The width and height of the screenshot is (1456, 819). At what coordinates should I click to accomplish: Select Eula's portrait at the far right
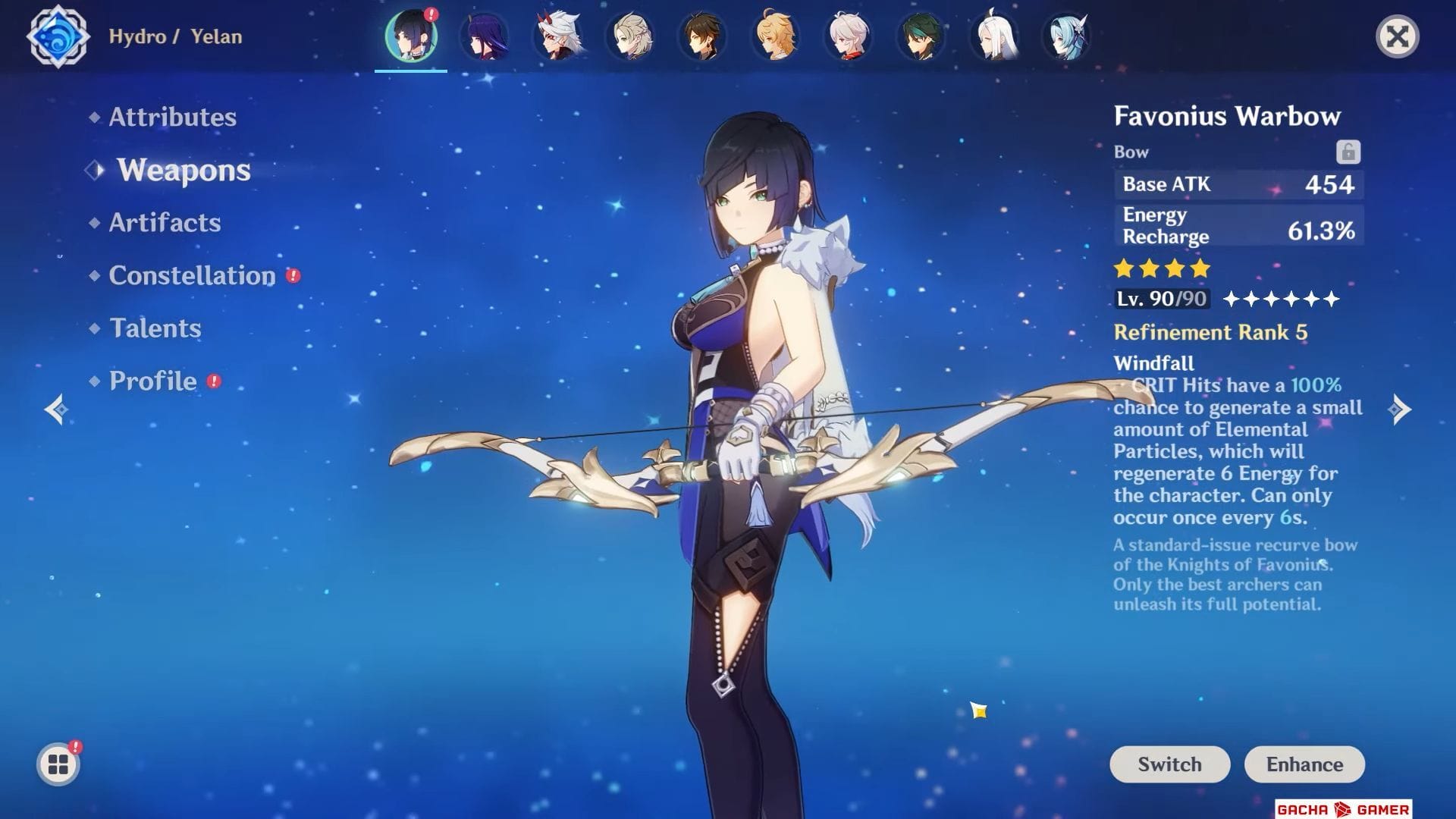tap(1067, 38)
